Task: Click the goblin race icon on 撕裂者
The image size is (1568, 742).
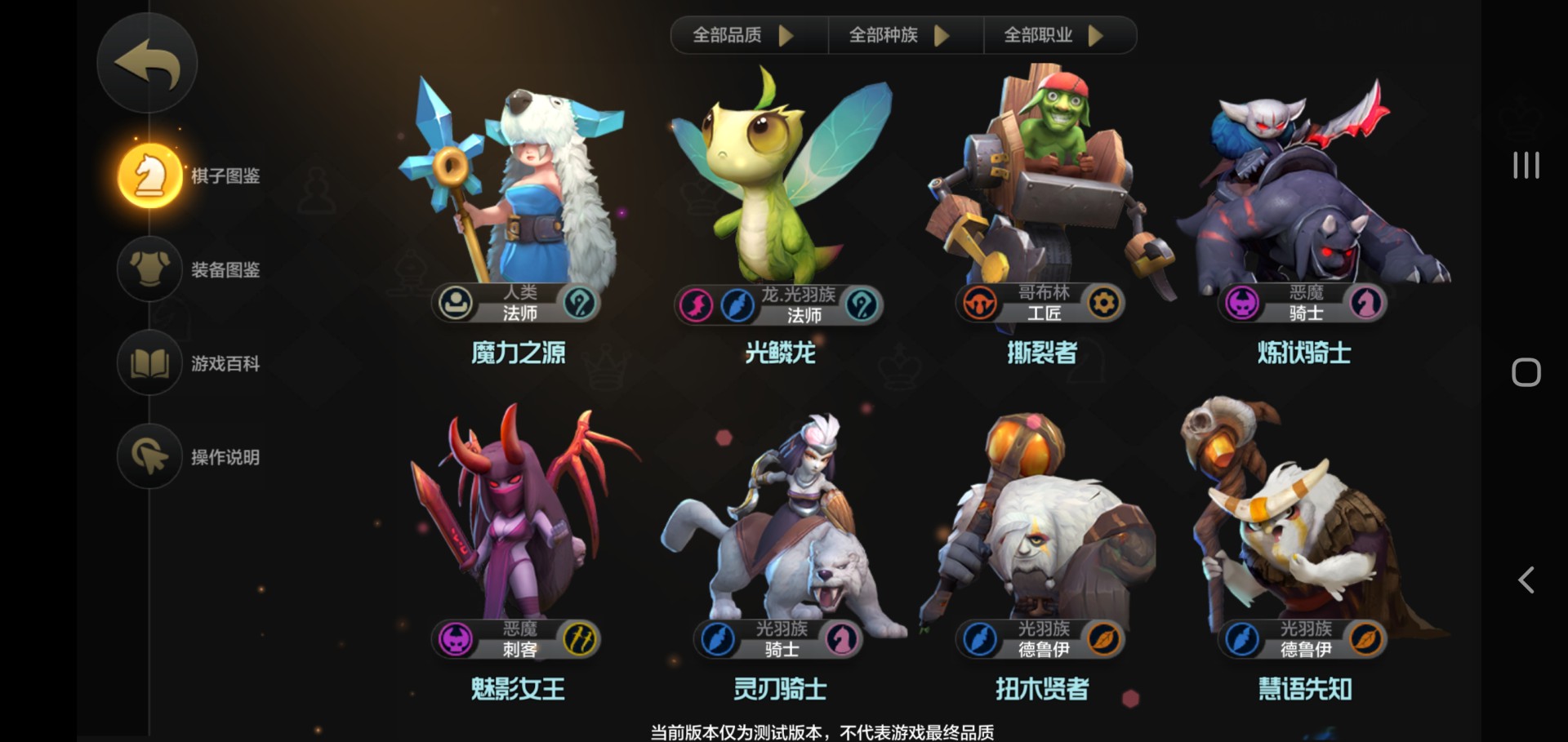Action: (x=980, y=302)
